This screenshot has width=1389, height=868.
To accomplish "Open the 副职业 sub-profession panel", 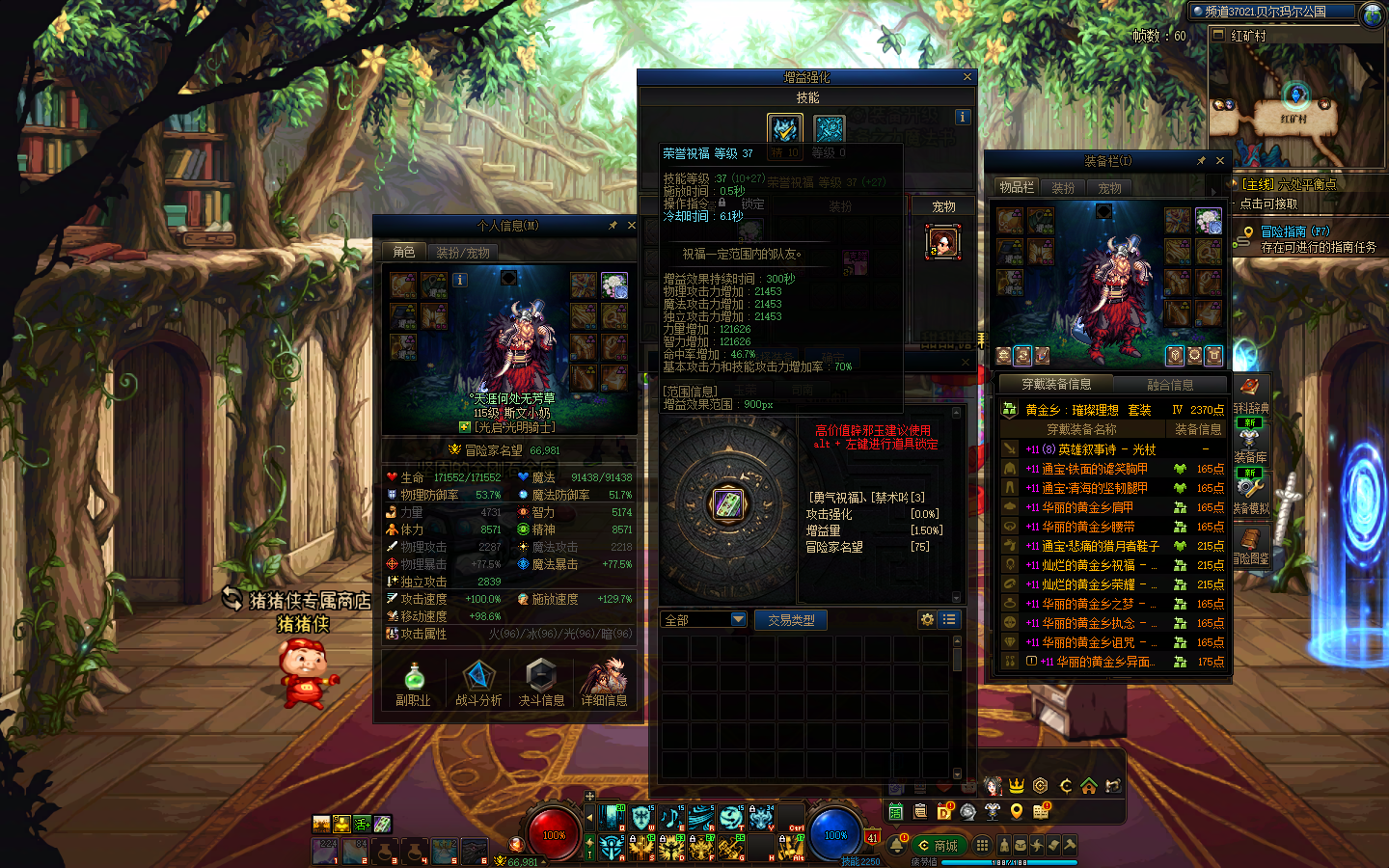I will pyautogui.click(x=413, y=682).
